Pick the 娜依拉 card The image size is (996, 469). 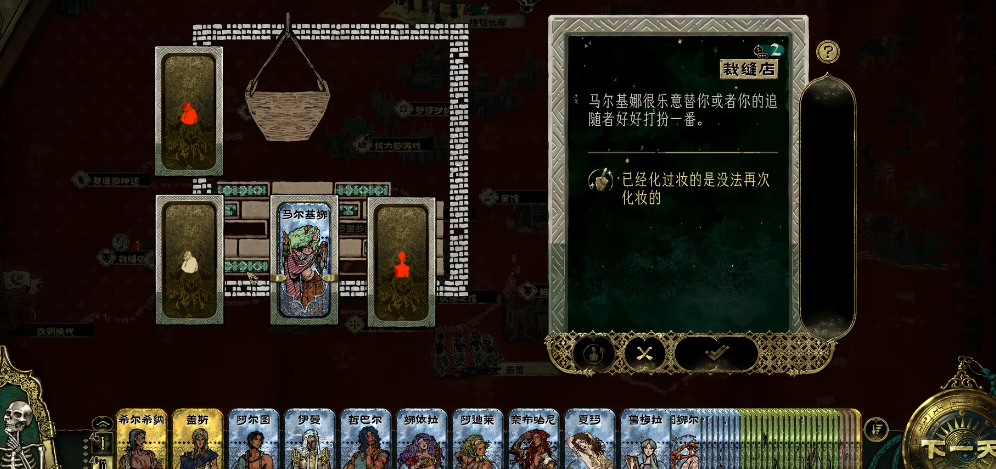[x=420, y=440]
